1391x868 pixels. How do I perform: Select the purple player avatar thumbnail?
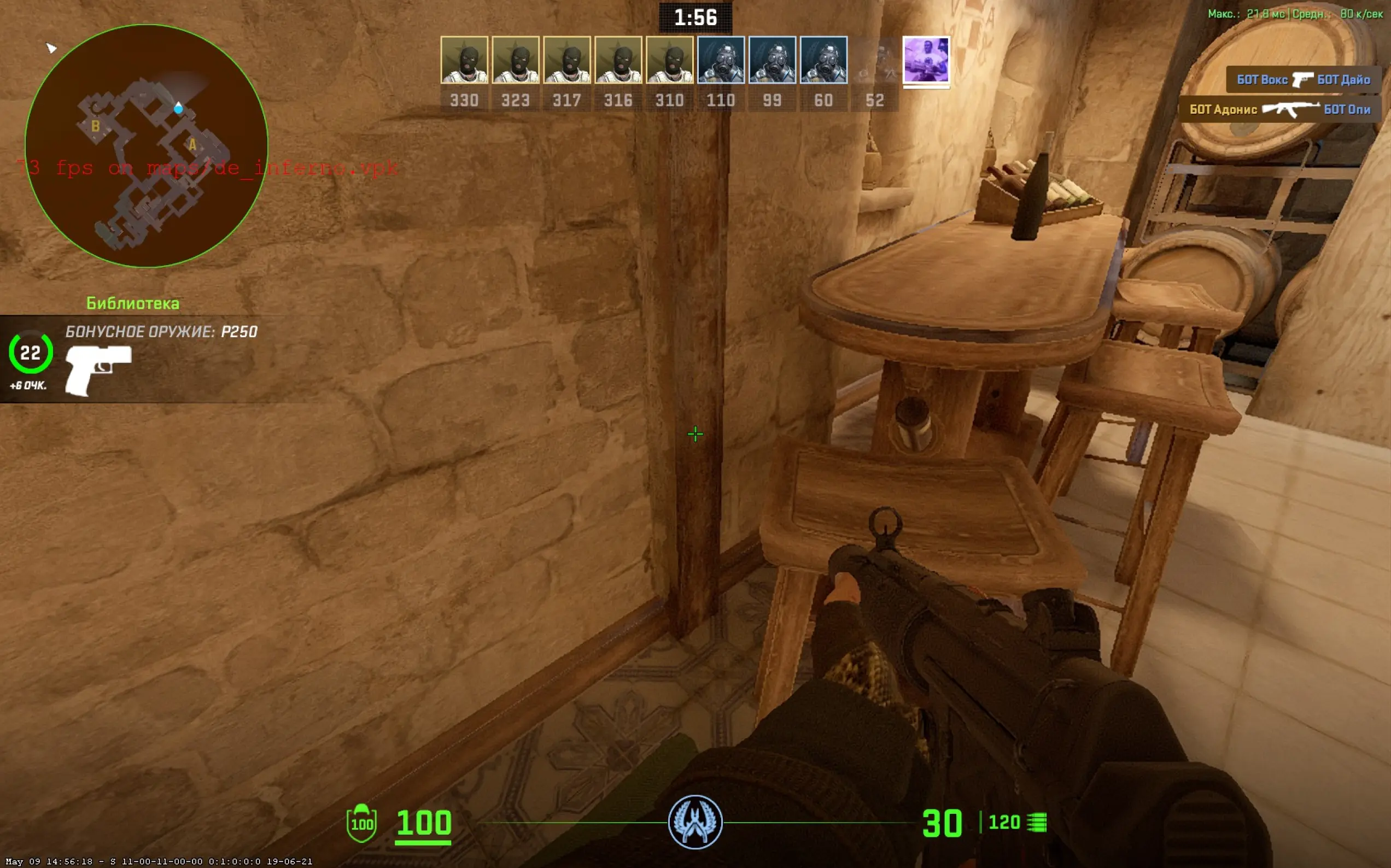[x=926, y=60]
